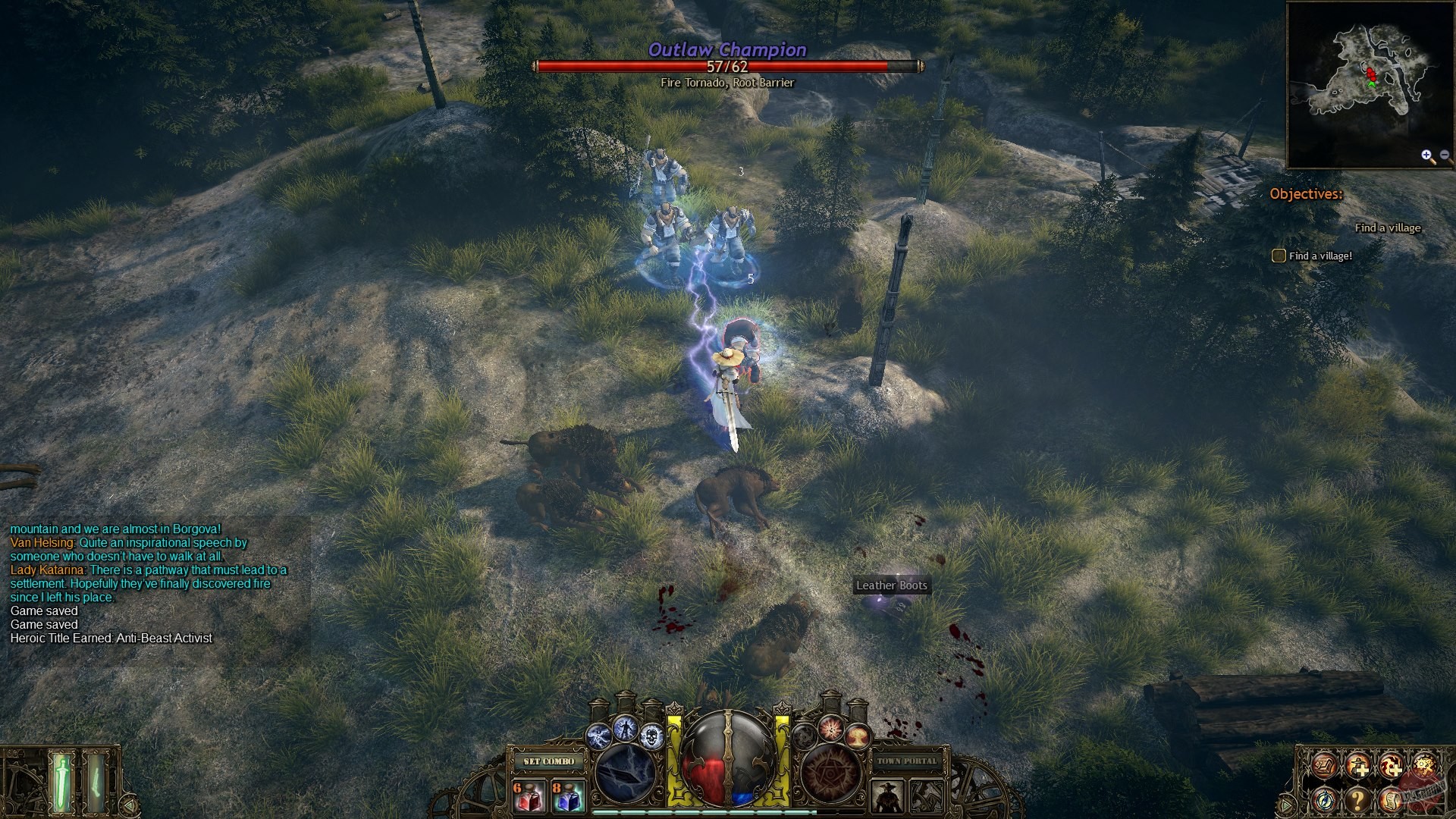This screenshot has width=1456, height=819.
Task: Open the quest log scroll icon
Action: [x=1391, y=801]
